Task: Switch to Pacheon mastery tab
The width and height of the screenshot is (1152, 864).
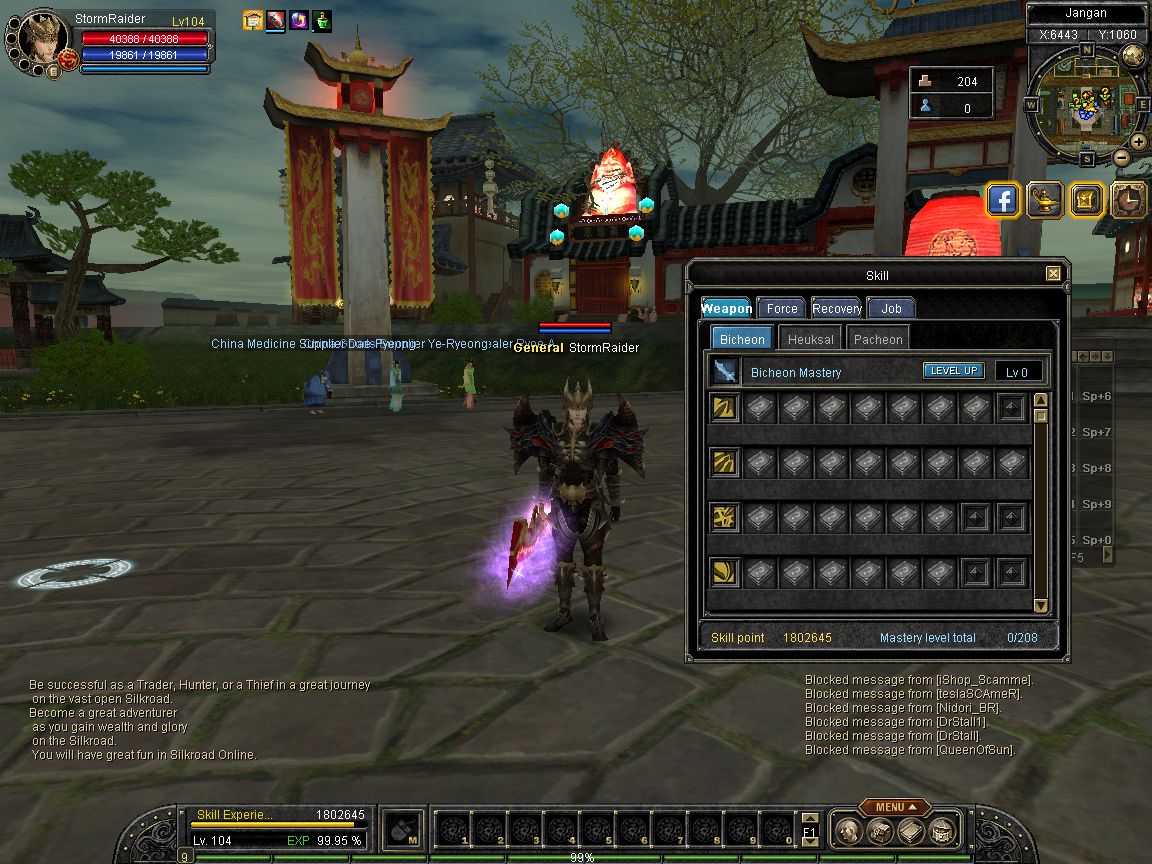Action: point(878,339)
